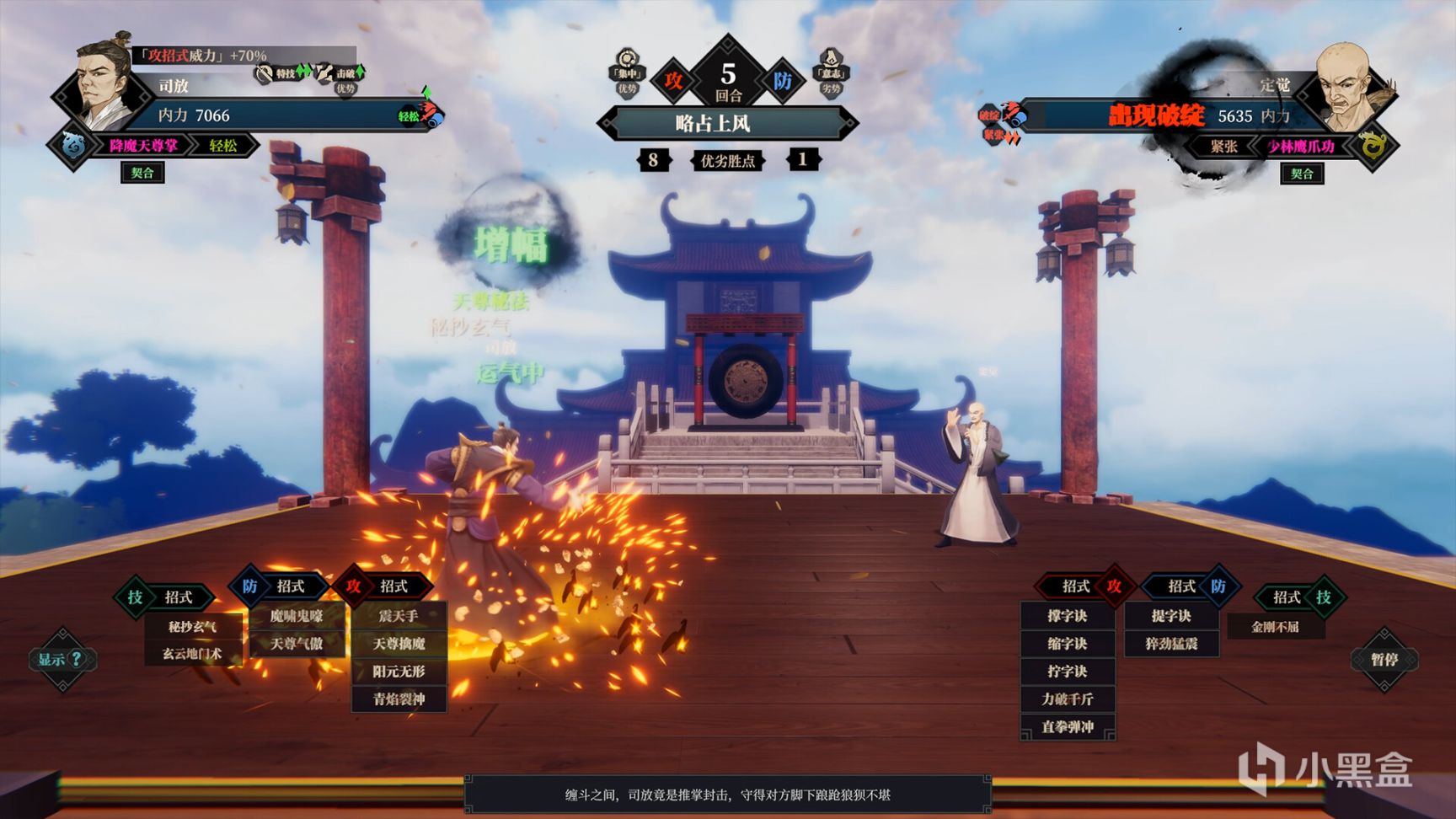This screenshot has height=819, width=1456.
Task: Select the 阳元无形 attack move
Action: click(x=399, y=672)
